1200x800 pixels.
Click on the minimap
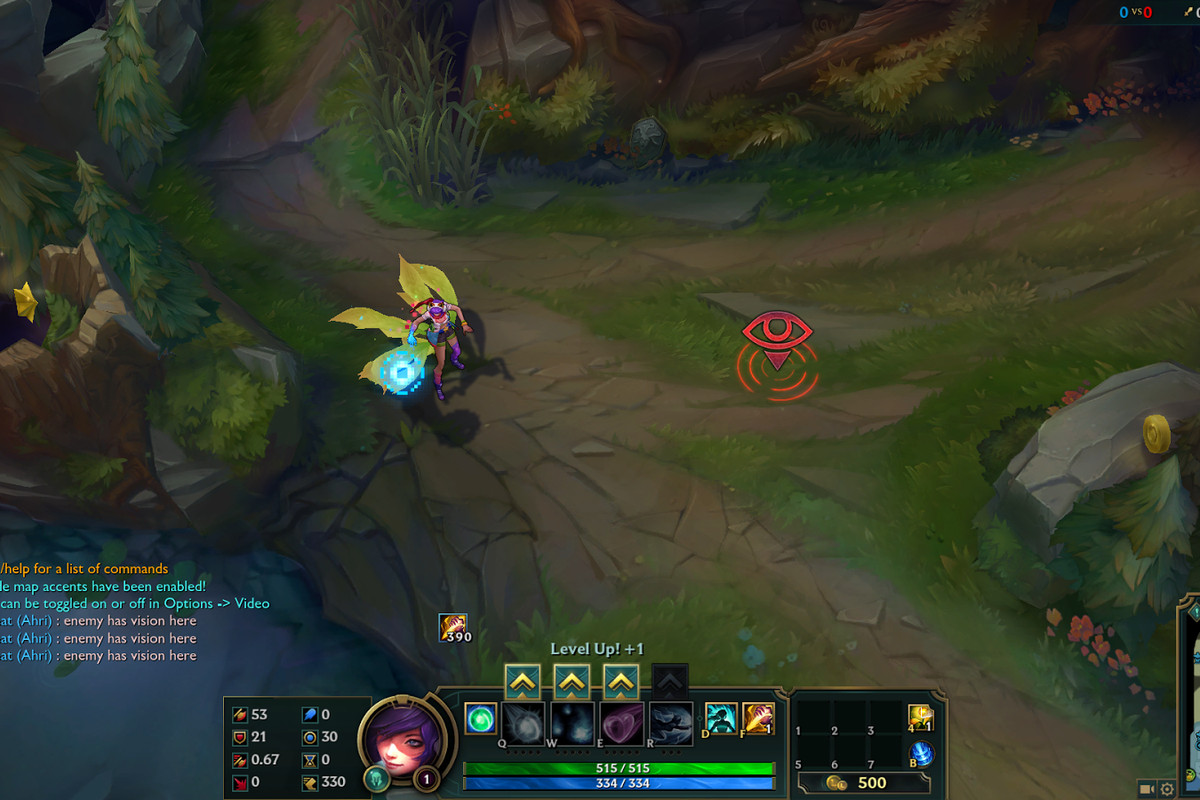click(1191, 700)
